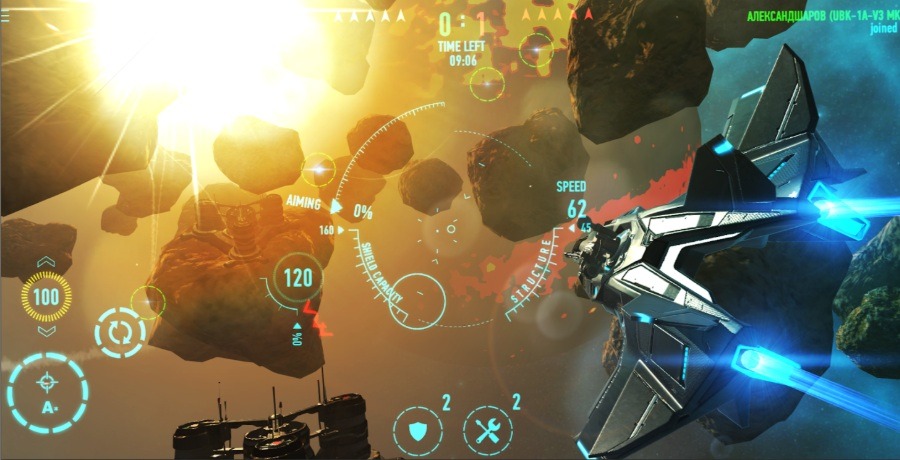Use the wrench repair kit
This screenshot has height=460, width=900.
click(488, 432)
